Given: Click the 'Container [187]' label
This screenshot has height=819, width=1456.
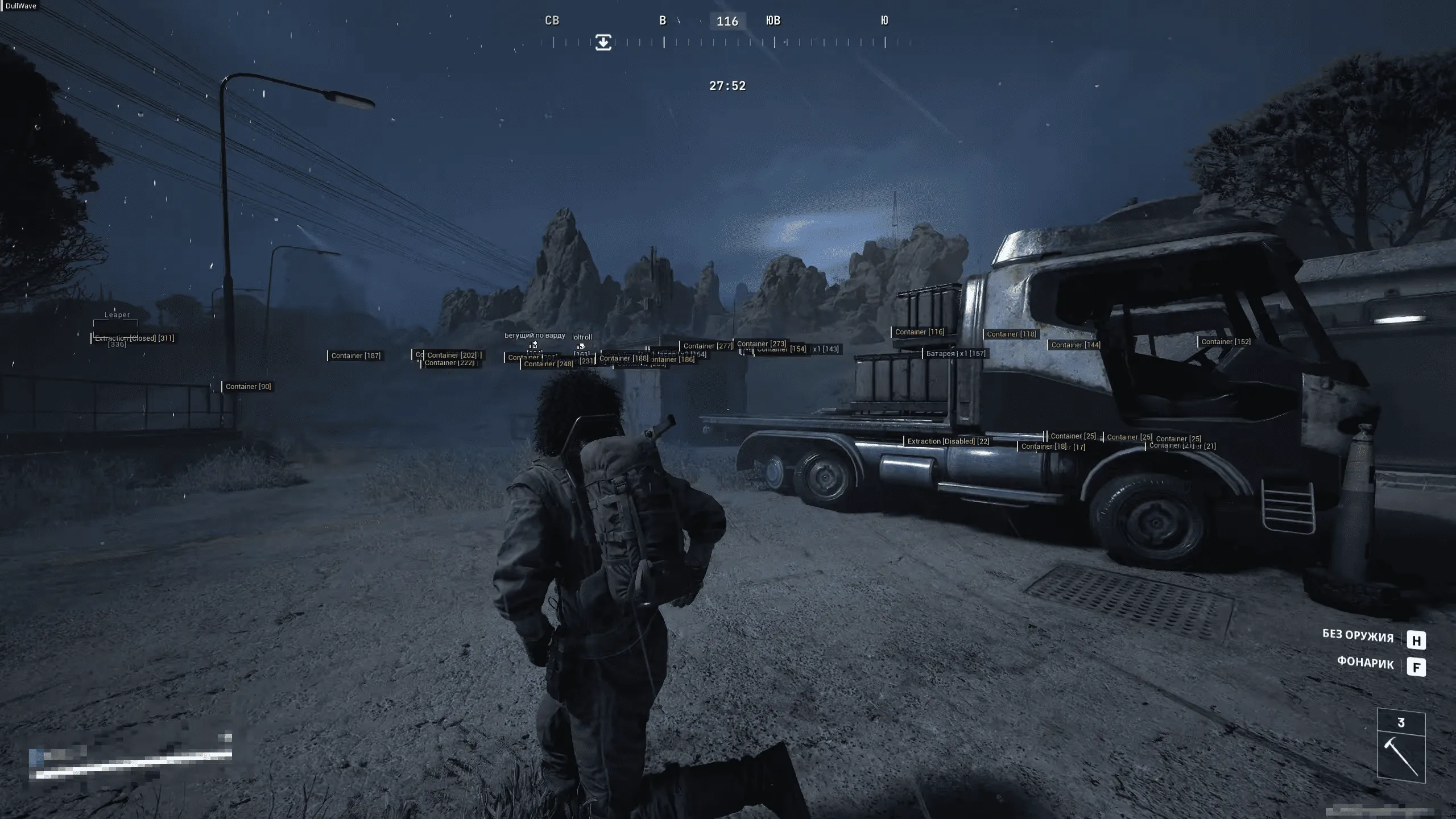Looking at the screenshot, I should (x=357, y=355).
